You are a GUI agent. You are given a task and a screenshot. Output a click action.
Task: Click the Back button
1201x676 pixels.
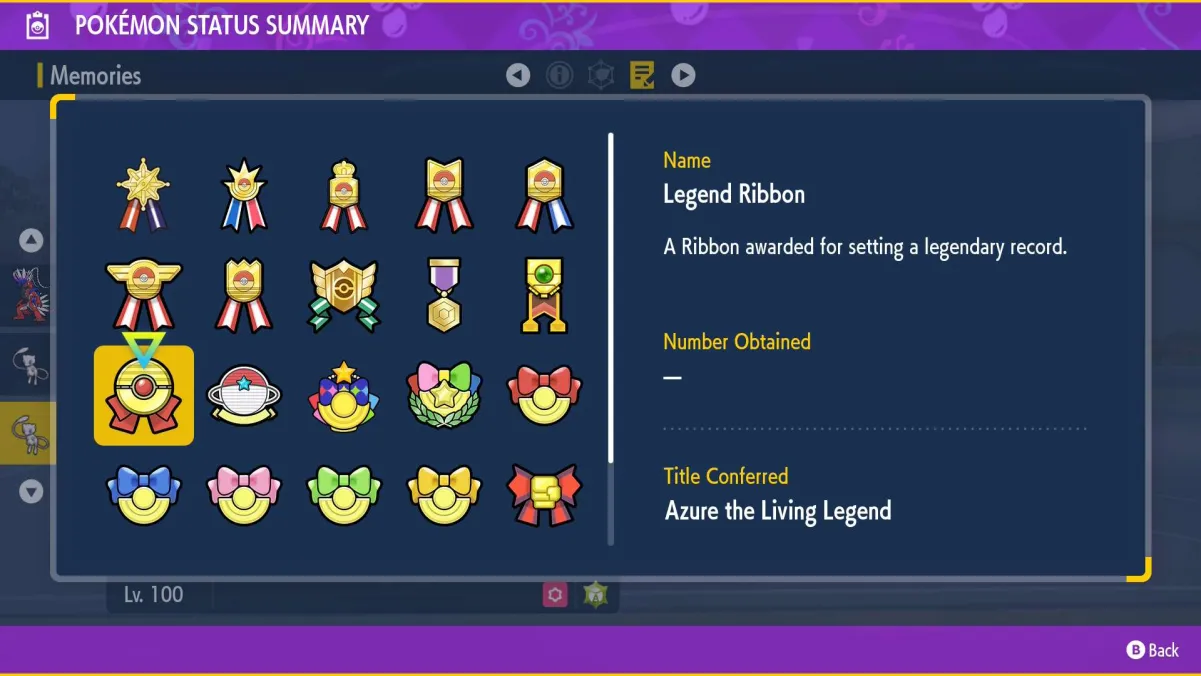click(1153, 650)
